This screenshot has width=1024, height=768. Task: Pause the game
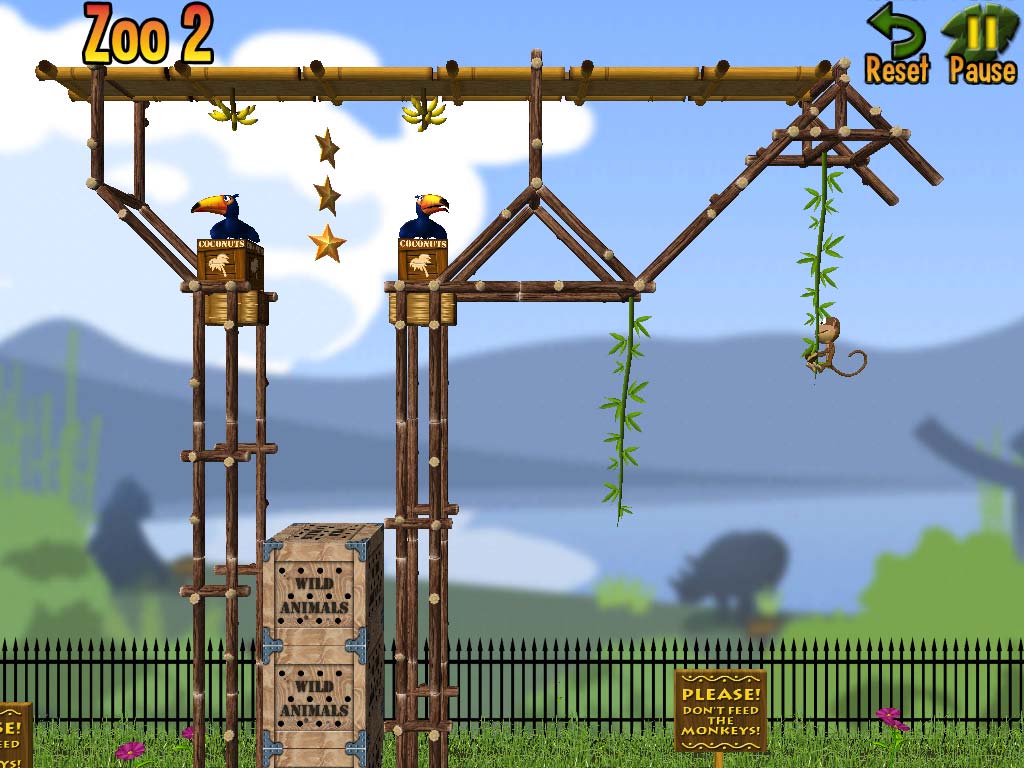(x=982, y=44)
